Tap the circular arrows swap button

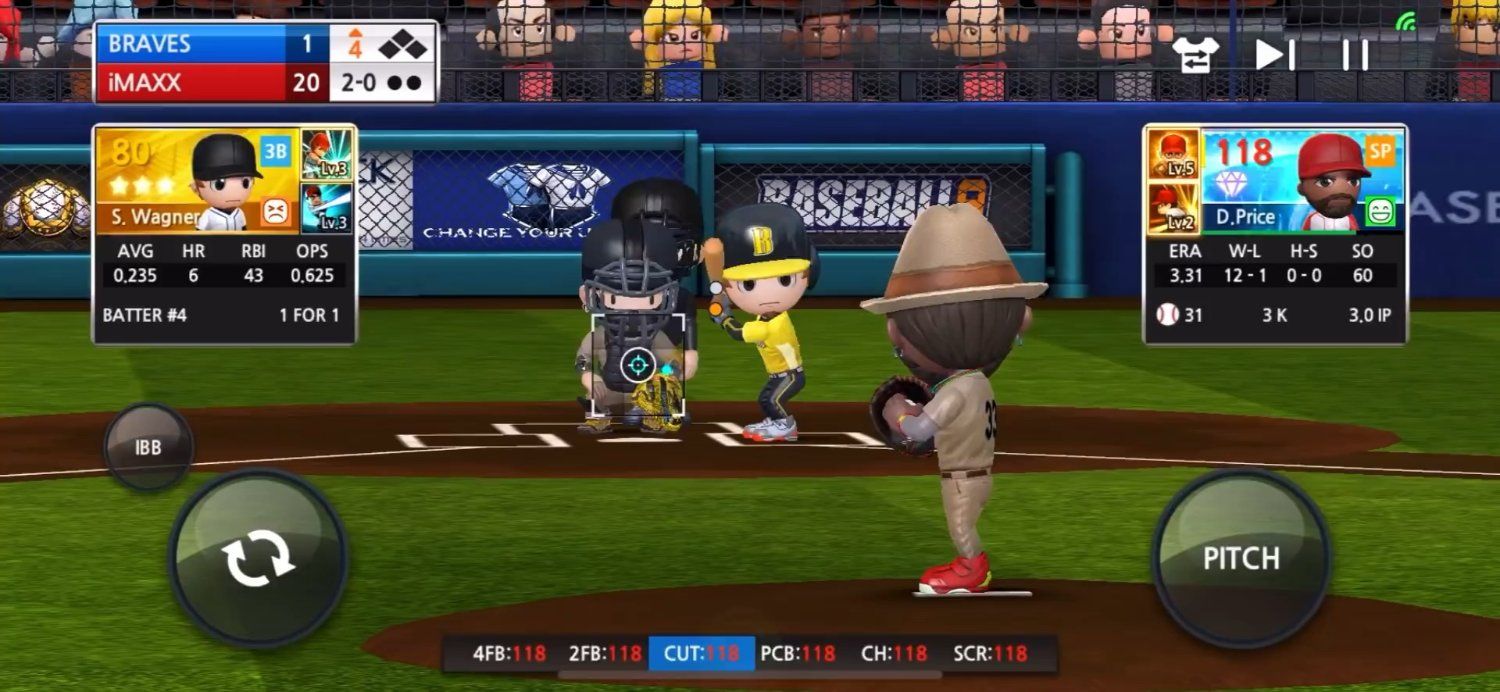258,558
